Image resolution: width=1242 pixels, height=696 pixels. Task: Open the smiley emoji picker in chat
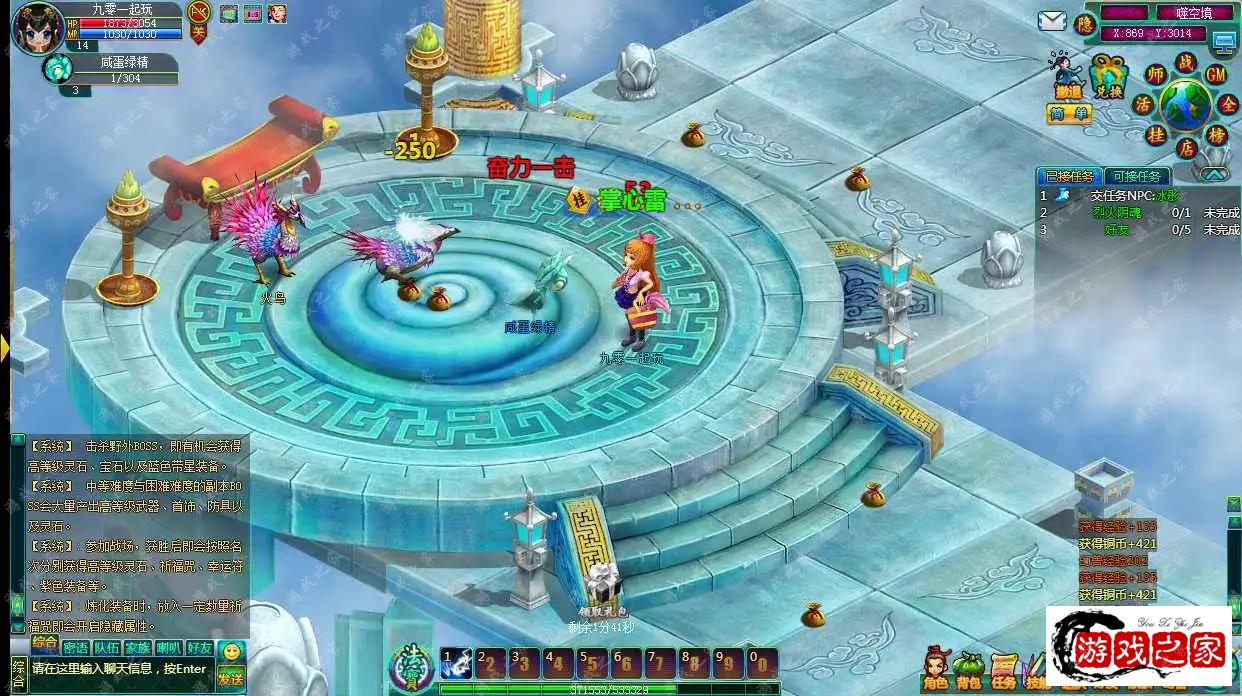click(x=232, y=652)
